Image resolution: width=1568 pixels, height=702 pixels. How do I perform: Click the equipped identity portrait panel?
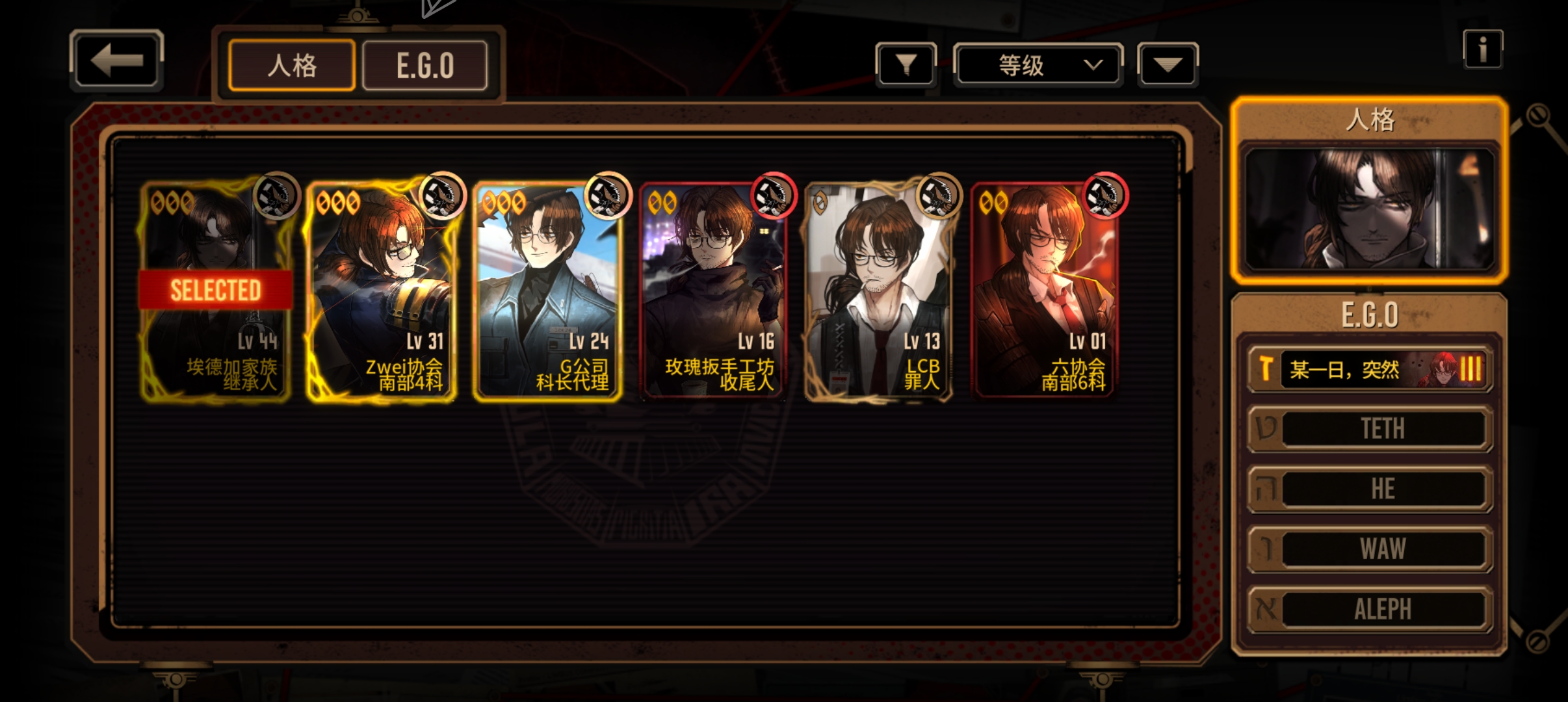pyautogui.click(x=1369, y=208)
